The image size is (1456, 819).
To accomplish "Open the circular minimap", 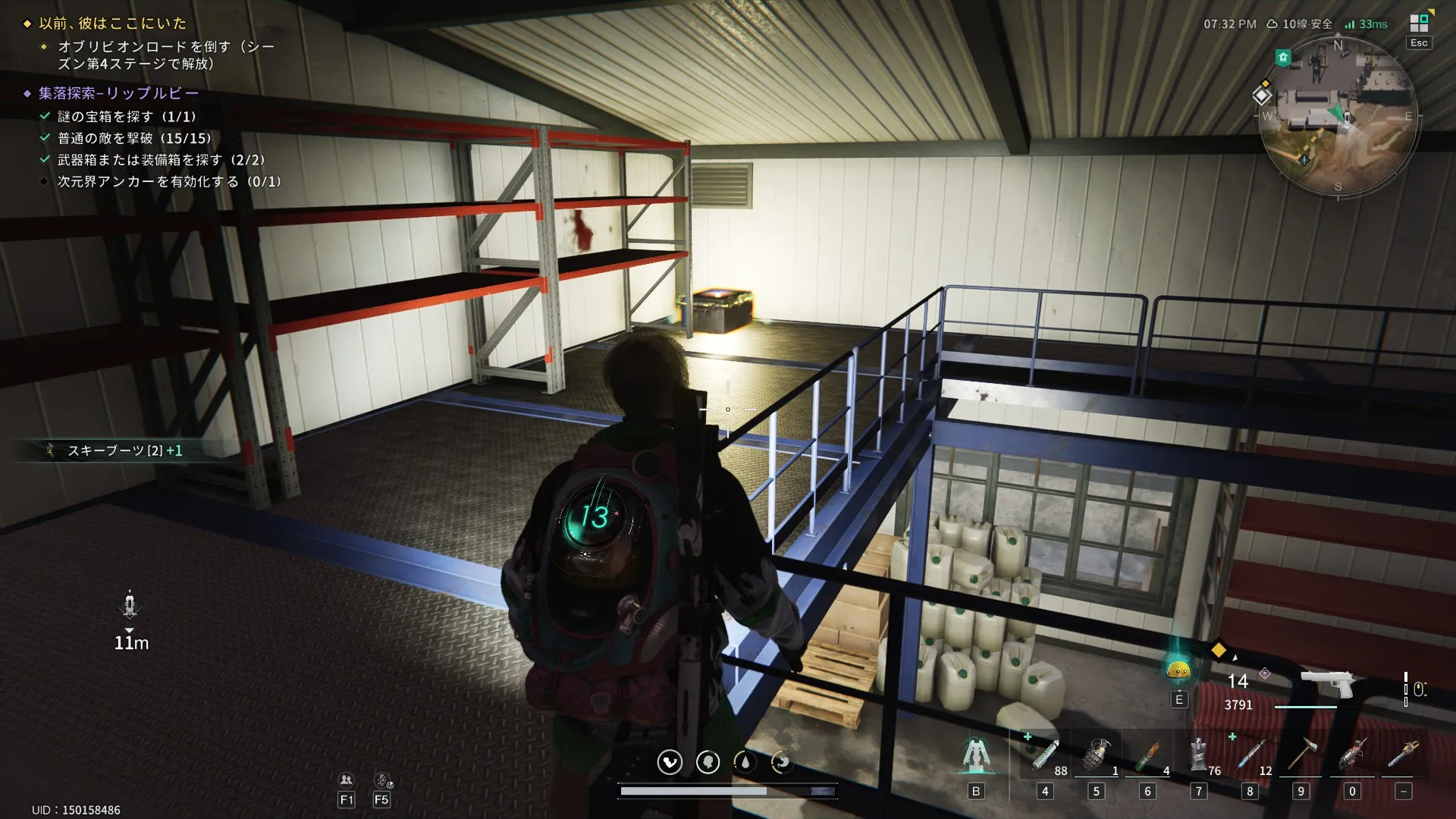I will pyautogui.click(x=1338, y=118).
